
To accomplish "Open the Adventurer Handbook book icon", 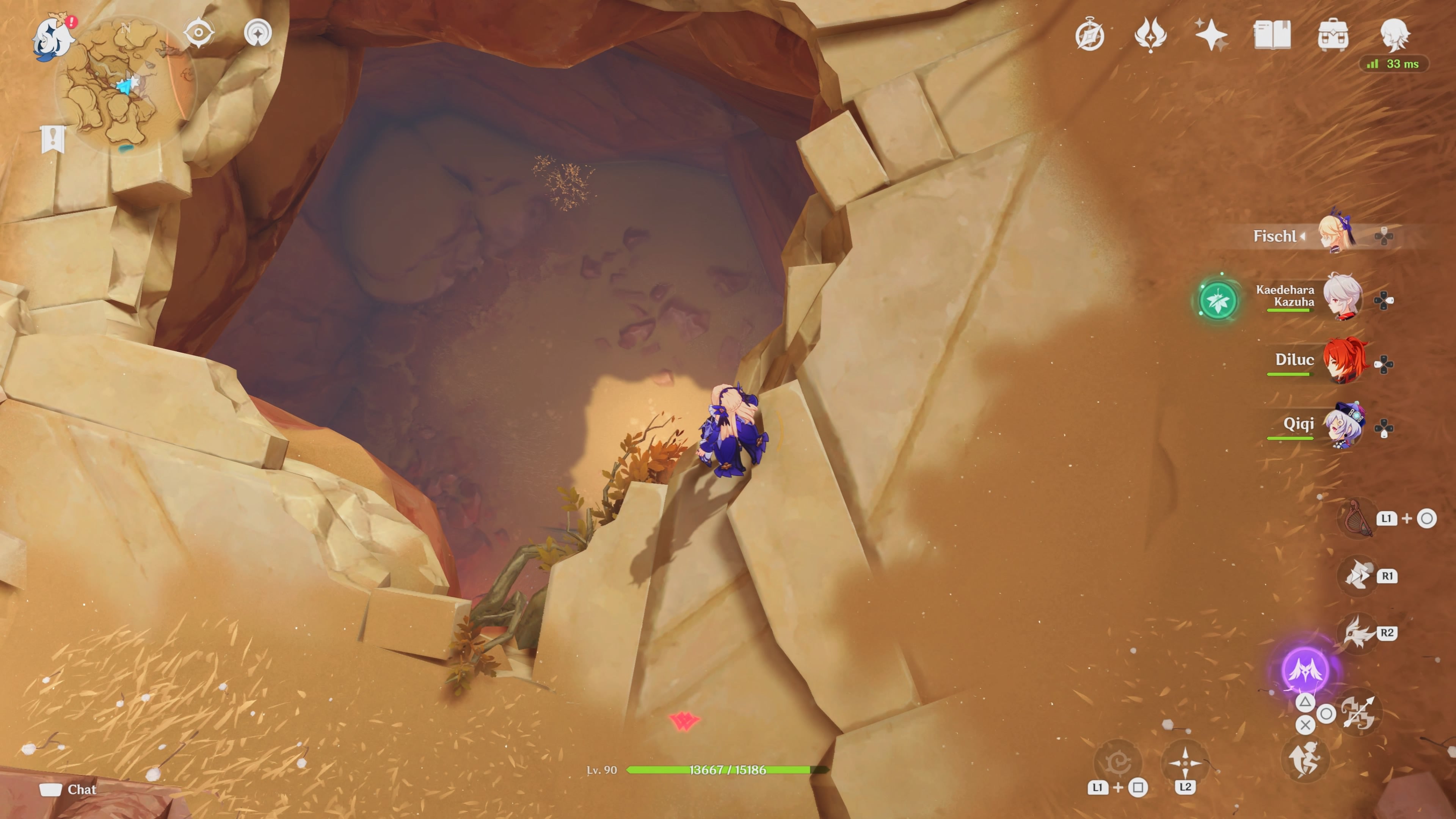I will click(x=1272, y=35).
